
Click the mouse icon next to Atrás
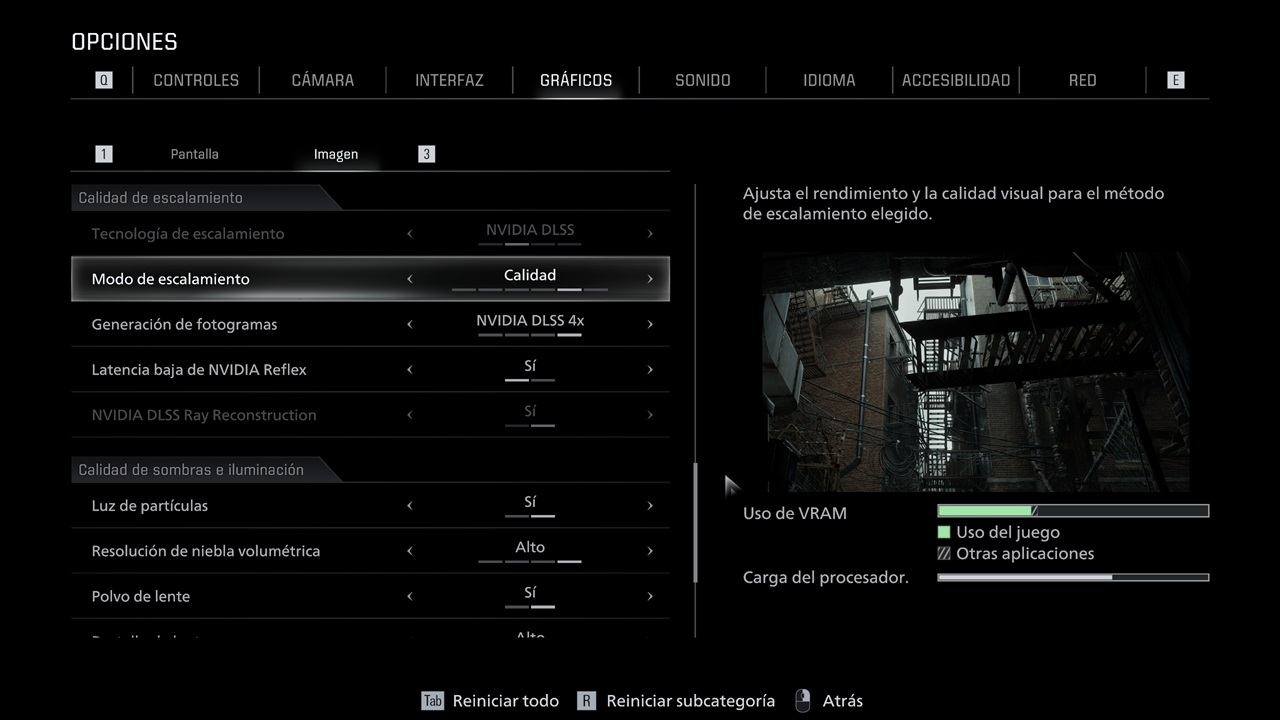pos(802,700)
